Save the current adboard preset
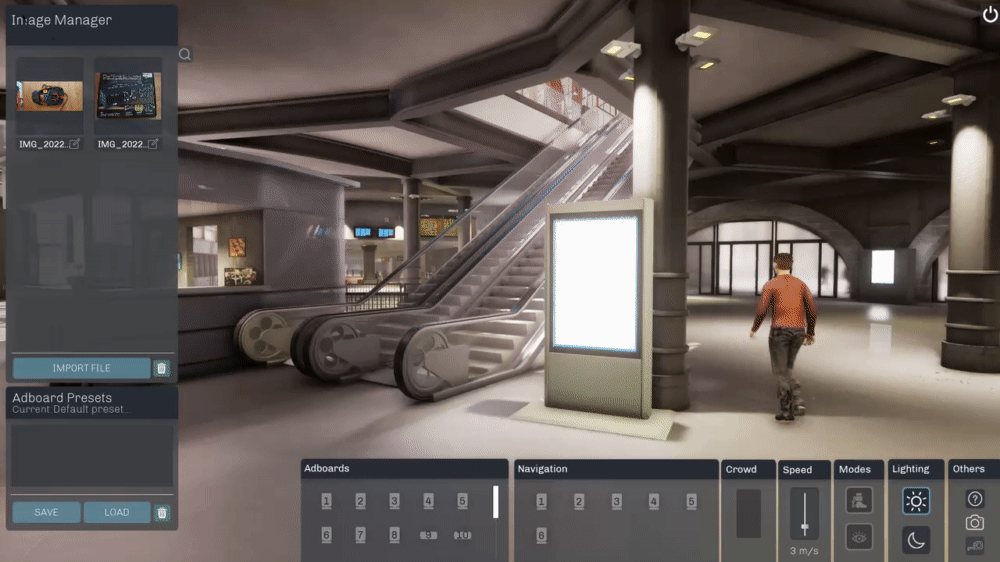The width and height of the screenshot is (1000, 562). click(46, 512)
